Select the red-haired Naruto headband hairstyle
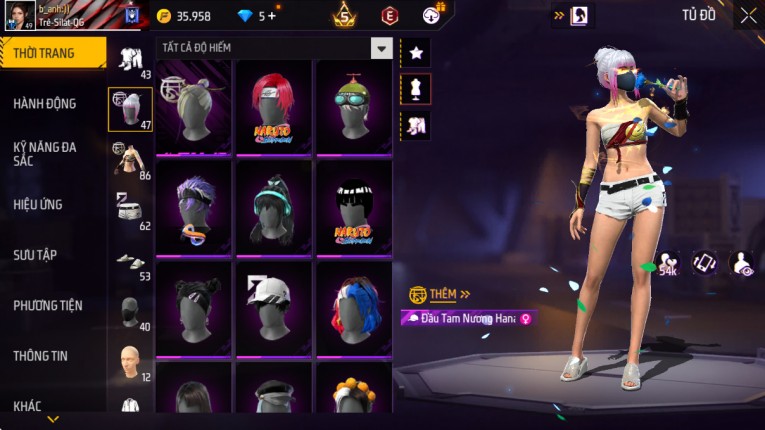The width and height of the screenshot is (765, 430). click(274, 107)
